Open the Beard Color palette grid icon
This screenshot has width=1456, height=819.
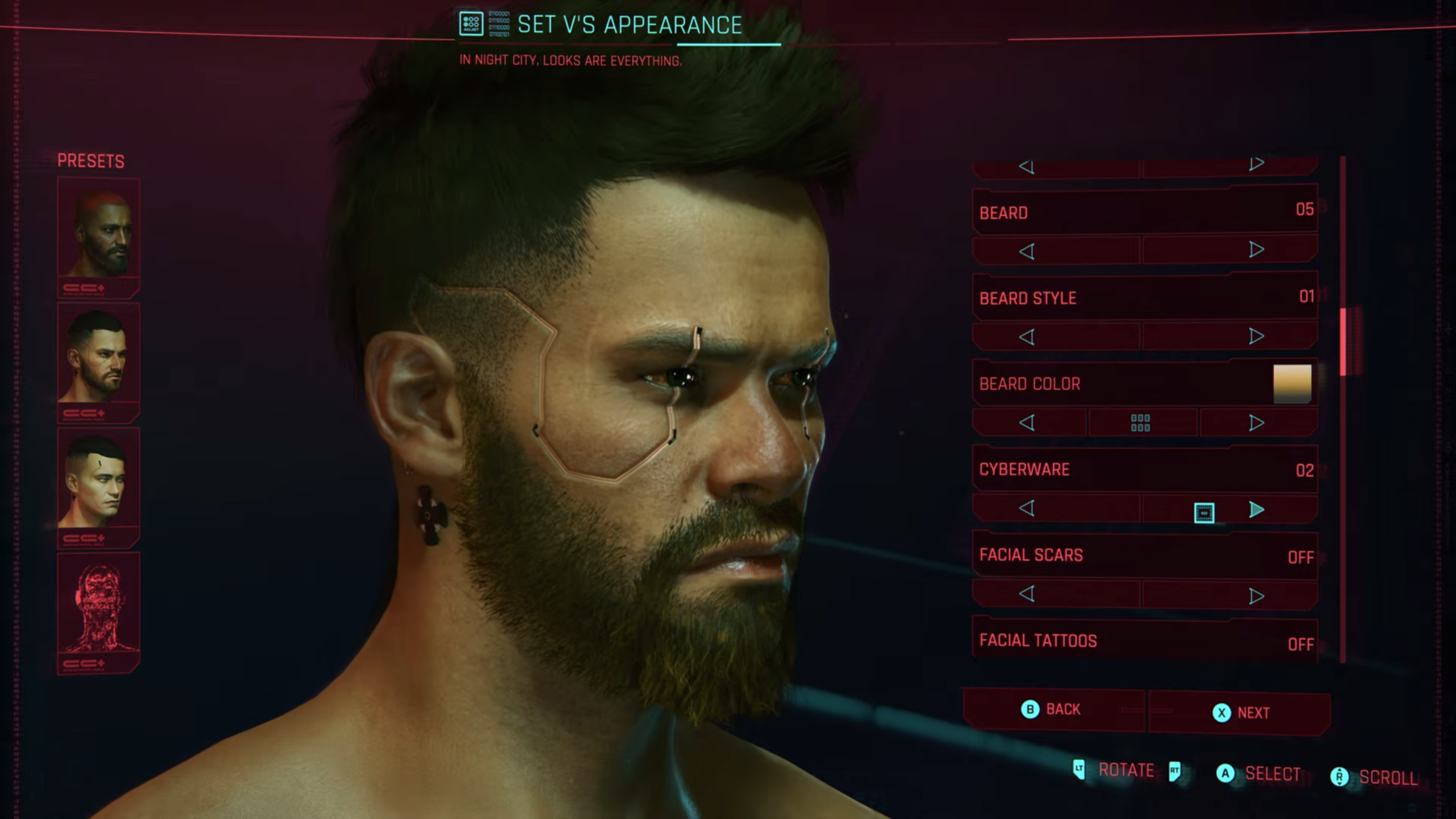pos(1141,422)
